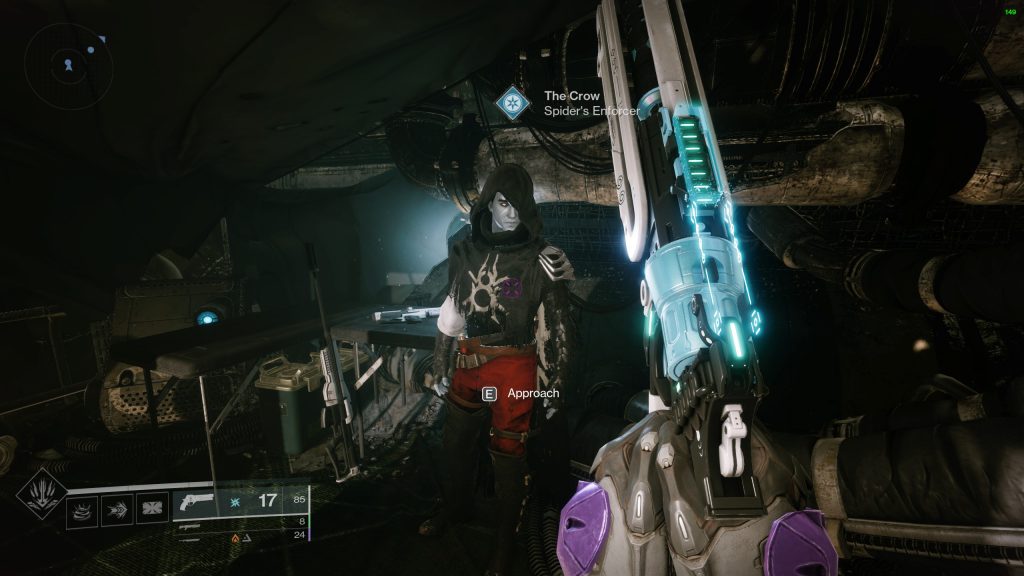
Task: Click the radar minimap
Action: (68, 66)
